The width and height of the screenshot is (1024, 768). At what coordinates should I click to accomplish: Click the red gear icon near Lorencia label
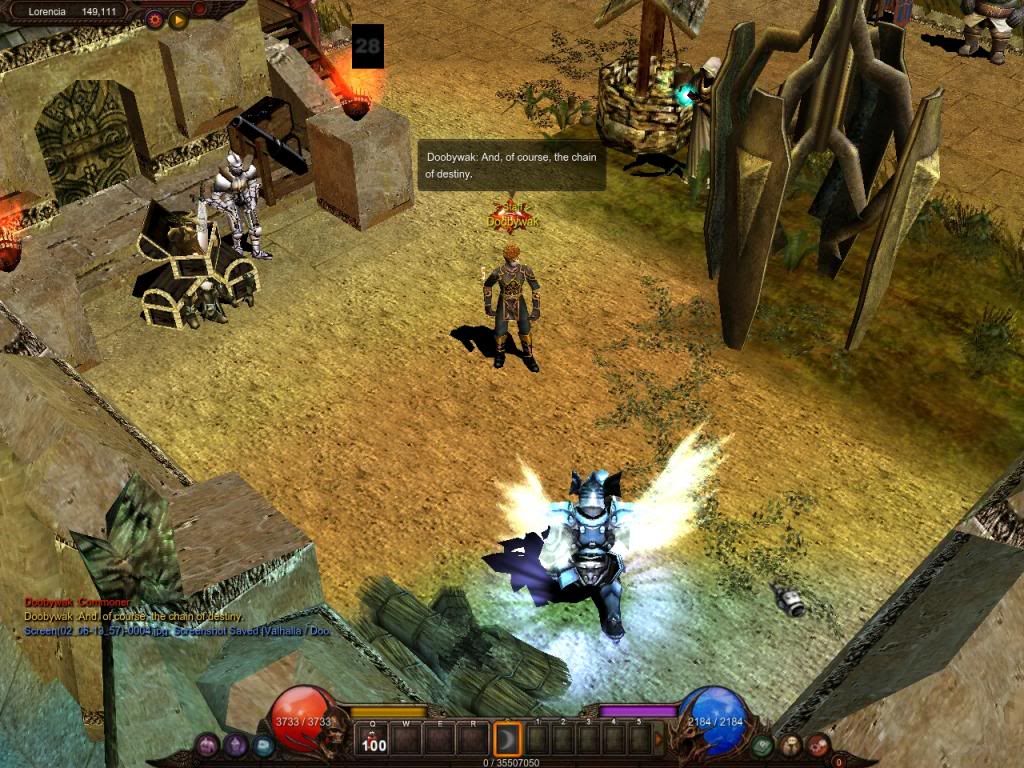pos(155,19)
